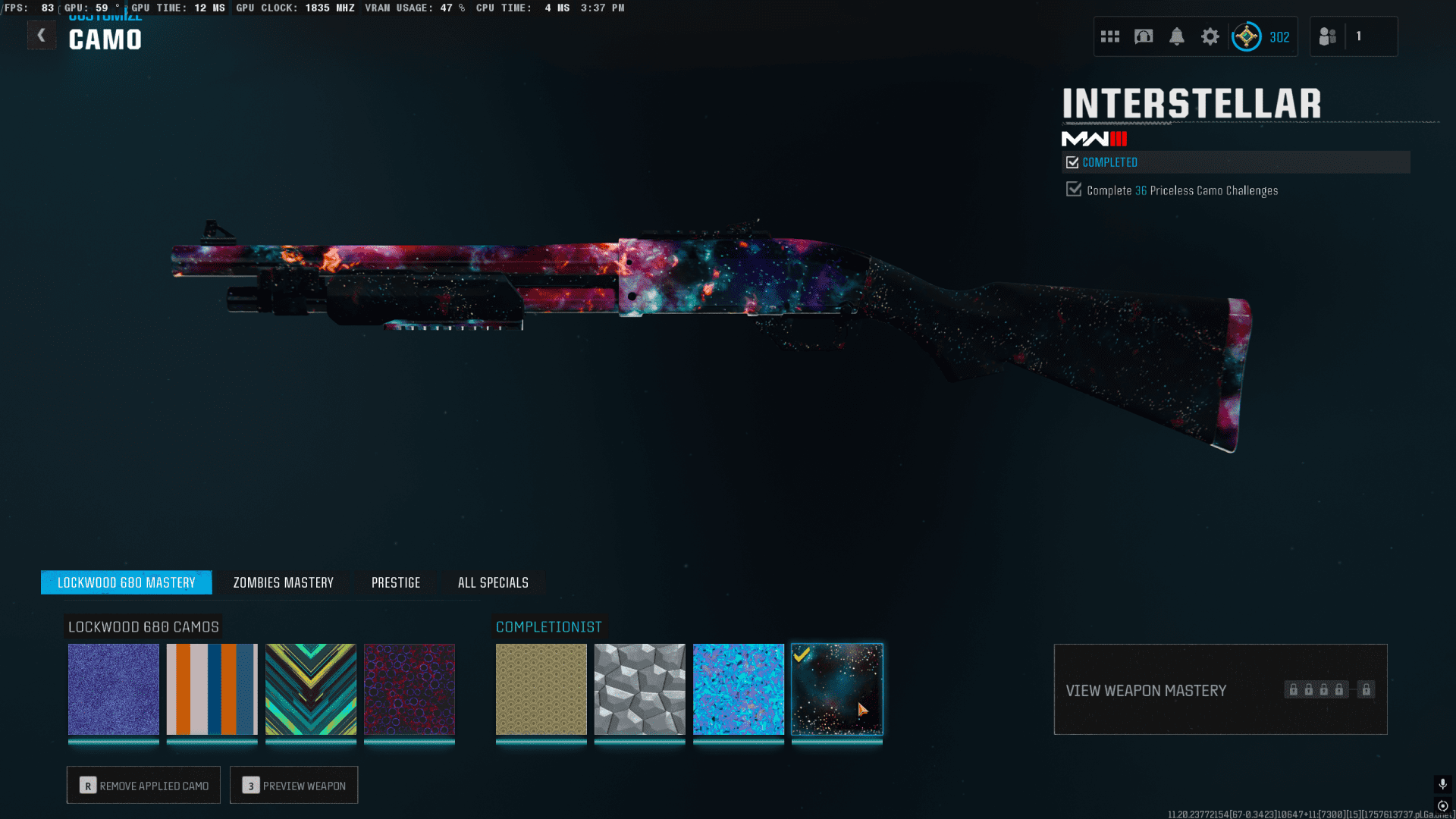
Task: Open the party members panel
Action: [x=1353, y=36]
